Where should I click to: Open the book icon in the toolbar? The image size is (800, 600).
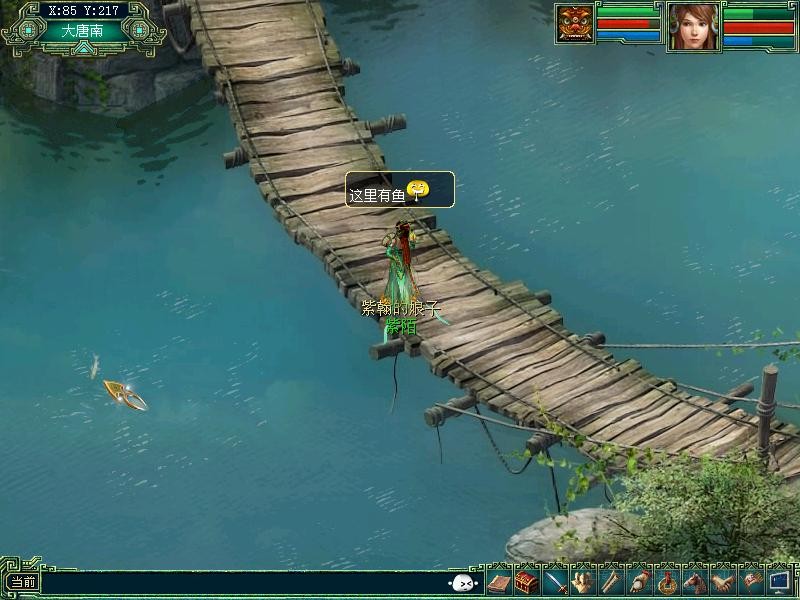[500, 581]
